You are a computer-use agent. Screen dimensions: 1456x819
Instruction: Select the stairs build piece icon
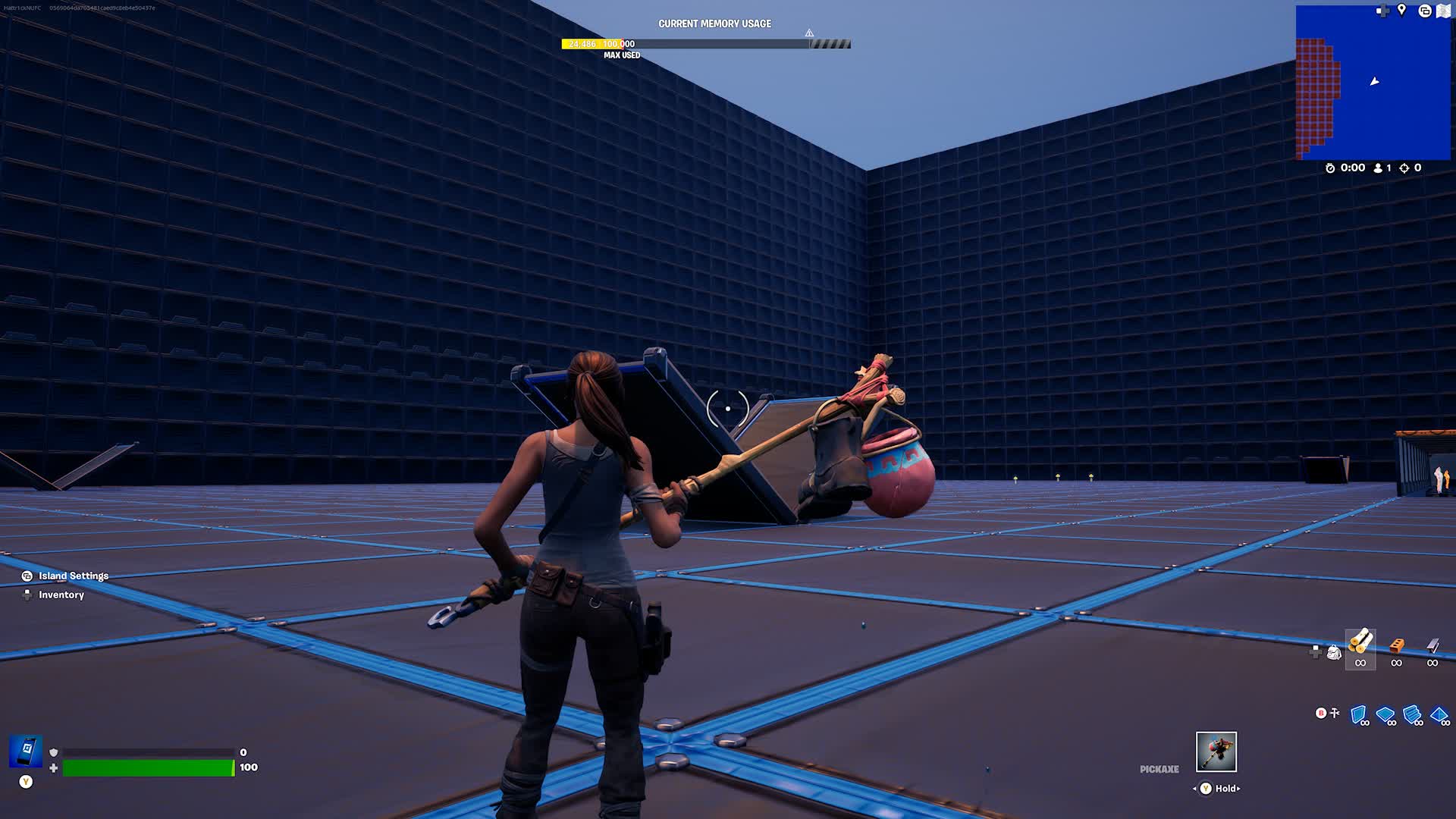tap(1410, 714)
